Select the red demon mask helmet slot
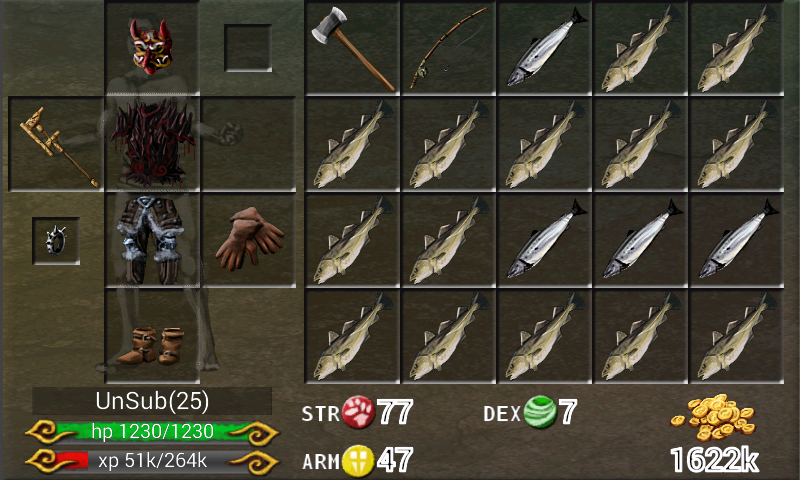 tap(152, 47)
